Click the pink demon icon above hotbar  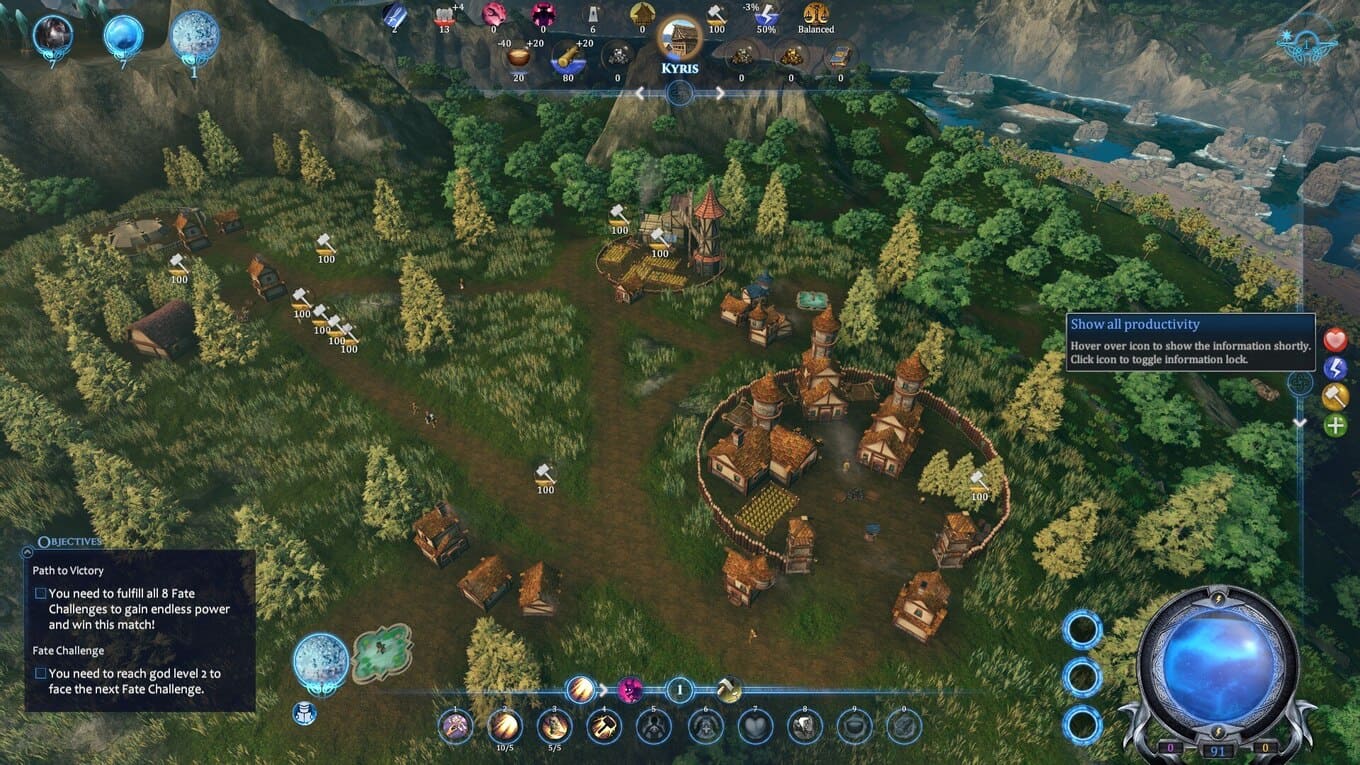630,689
